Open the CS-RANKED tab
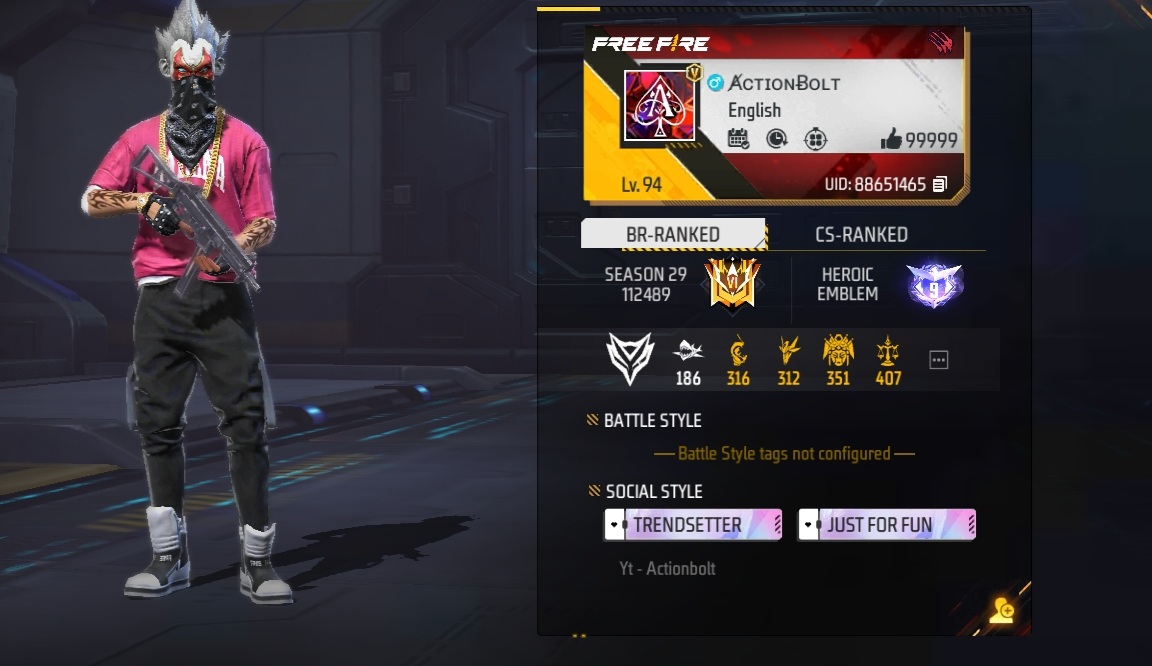Viewport: 1152px width, 666px height. 861,234
